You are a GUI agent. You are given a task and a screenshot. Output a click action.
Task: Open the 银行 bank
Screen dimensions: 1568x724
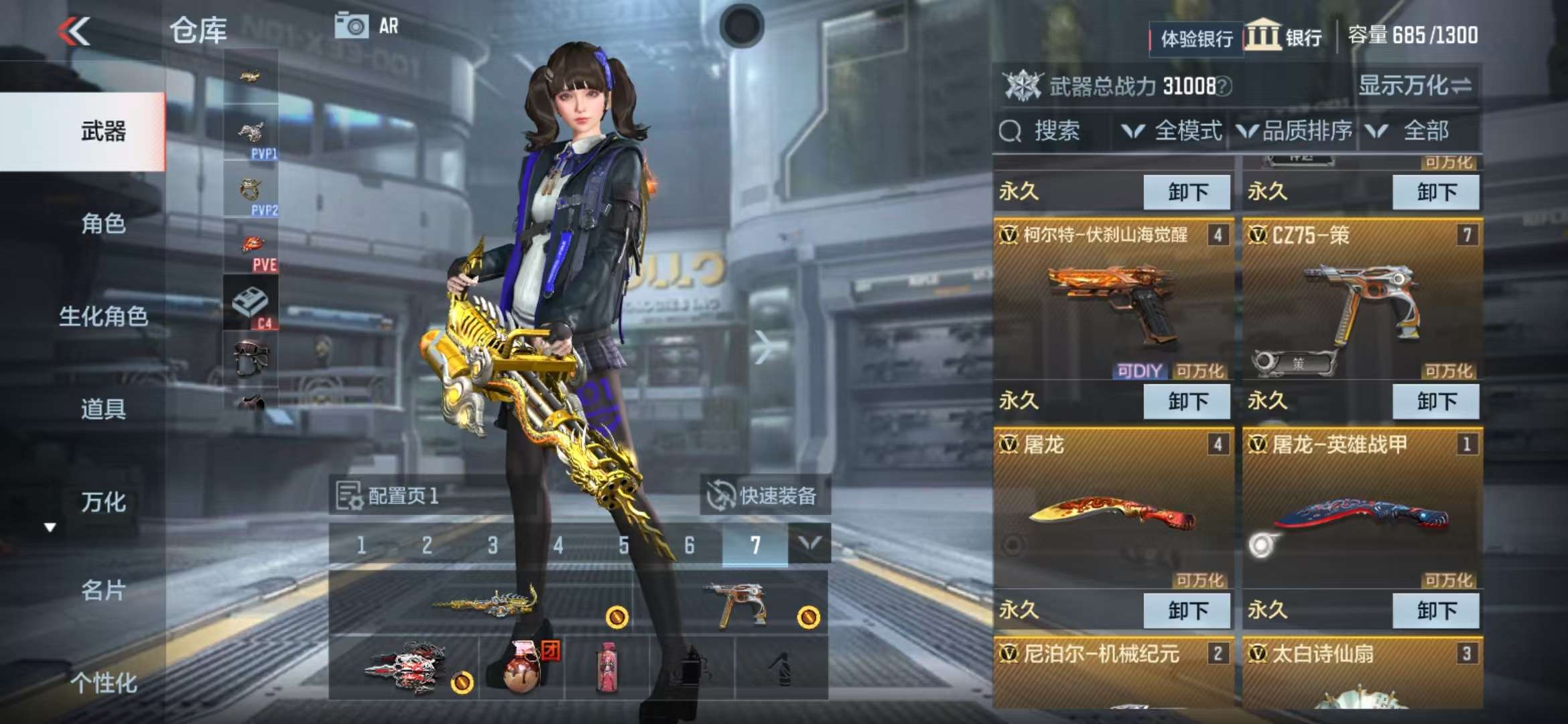click(1285, 37)
